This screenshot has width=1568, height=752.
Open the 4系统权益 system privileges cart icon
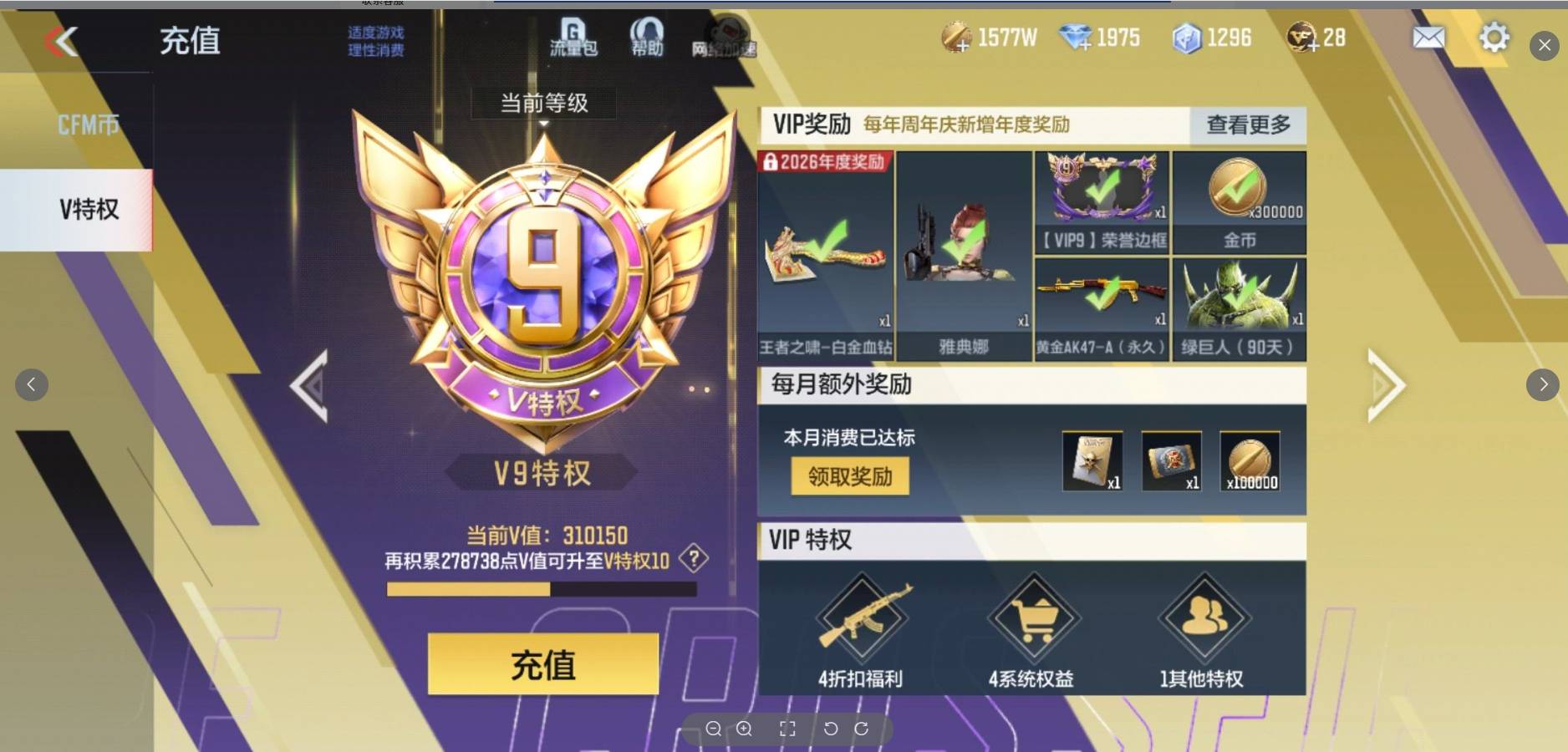pyautogui.click(x=1034, y=618)
